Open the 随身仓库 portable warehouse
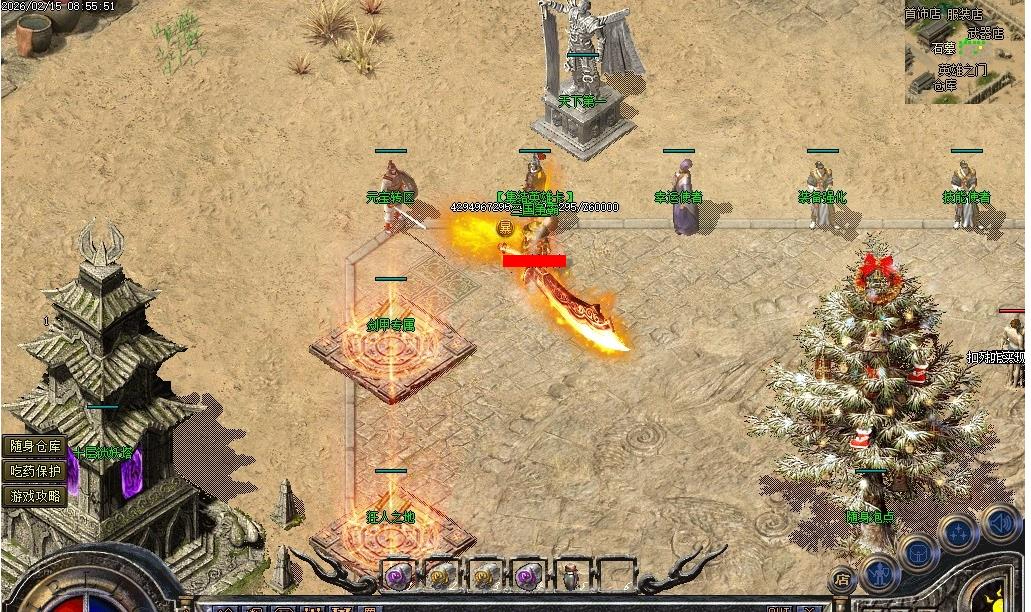1031x612 pixels. [x=35, y=447]
